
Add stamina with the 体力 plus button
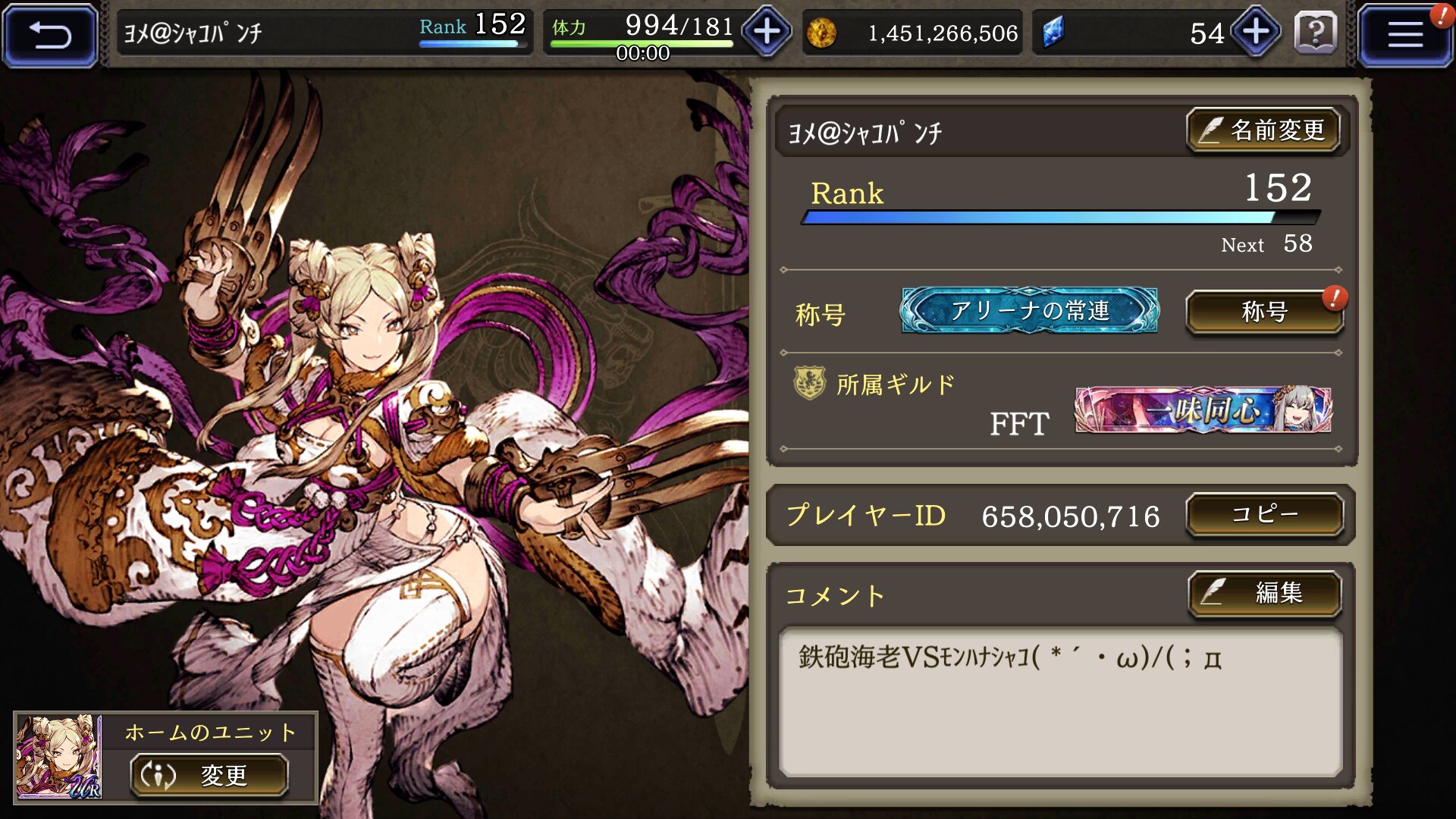767,33
